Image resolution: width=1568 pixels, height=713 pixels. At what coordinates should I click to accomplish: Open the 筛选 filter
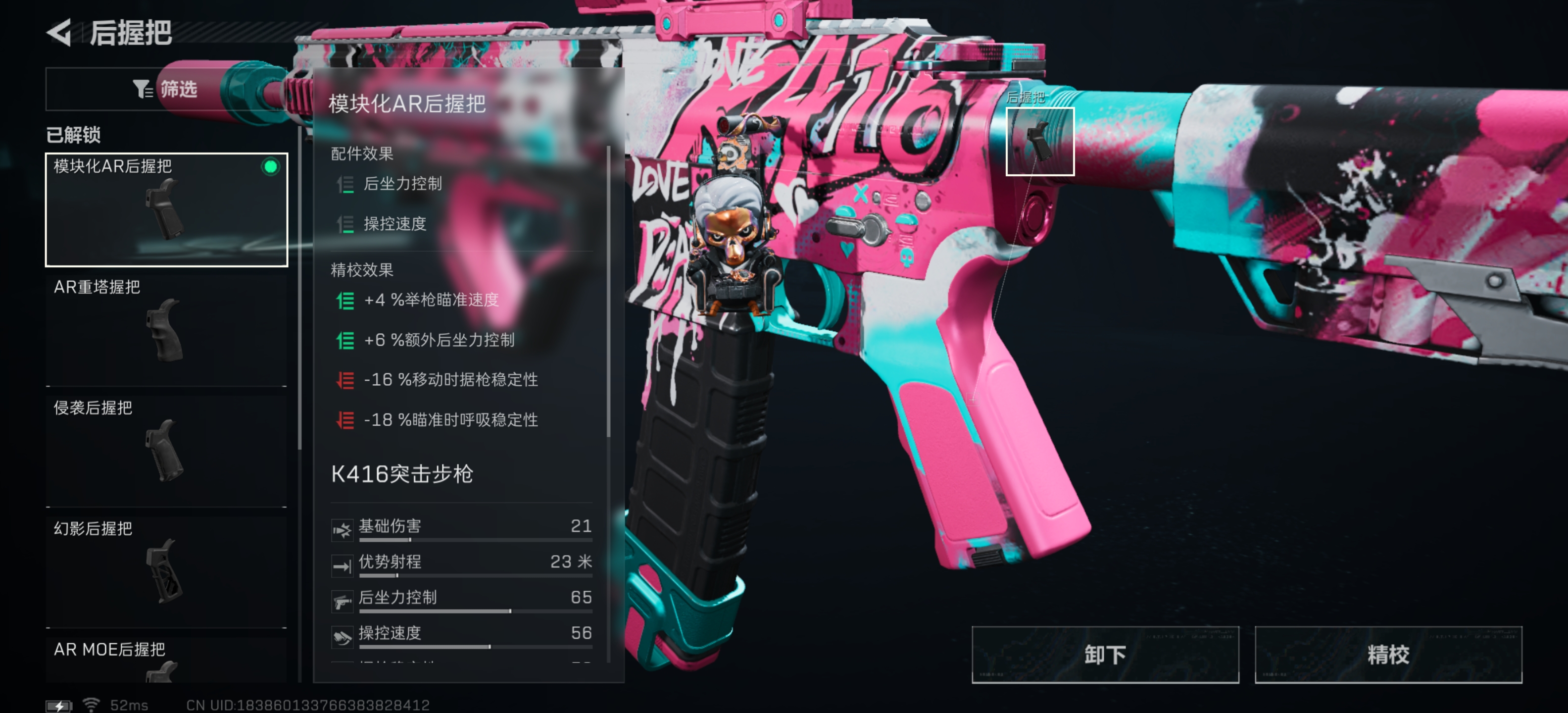point(166,90)
